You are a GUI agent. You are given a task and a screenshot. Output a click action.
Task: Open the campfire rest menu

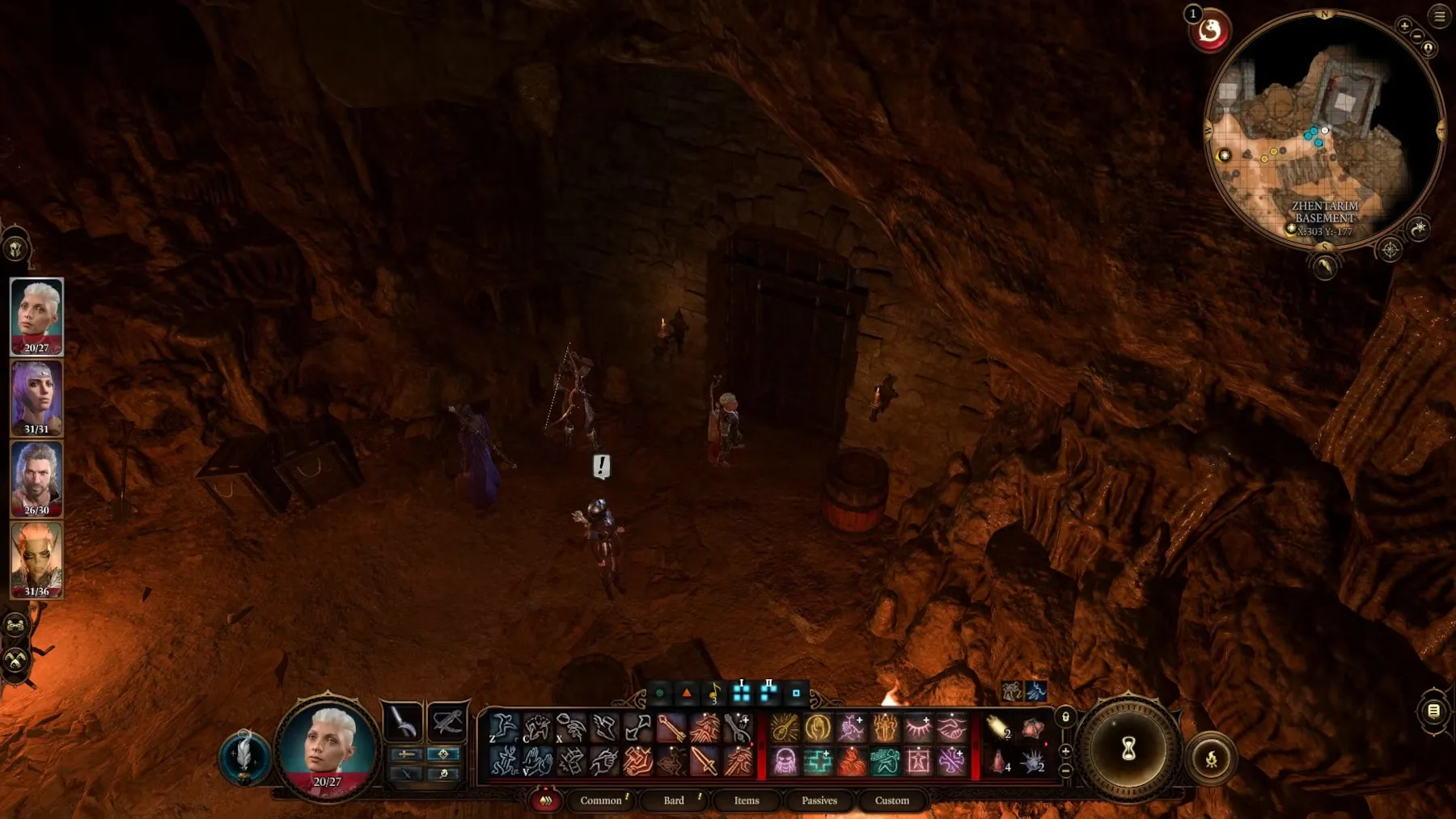(1211, 758)
